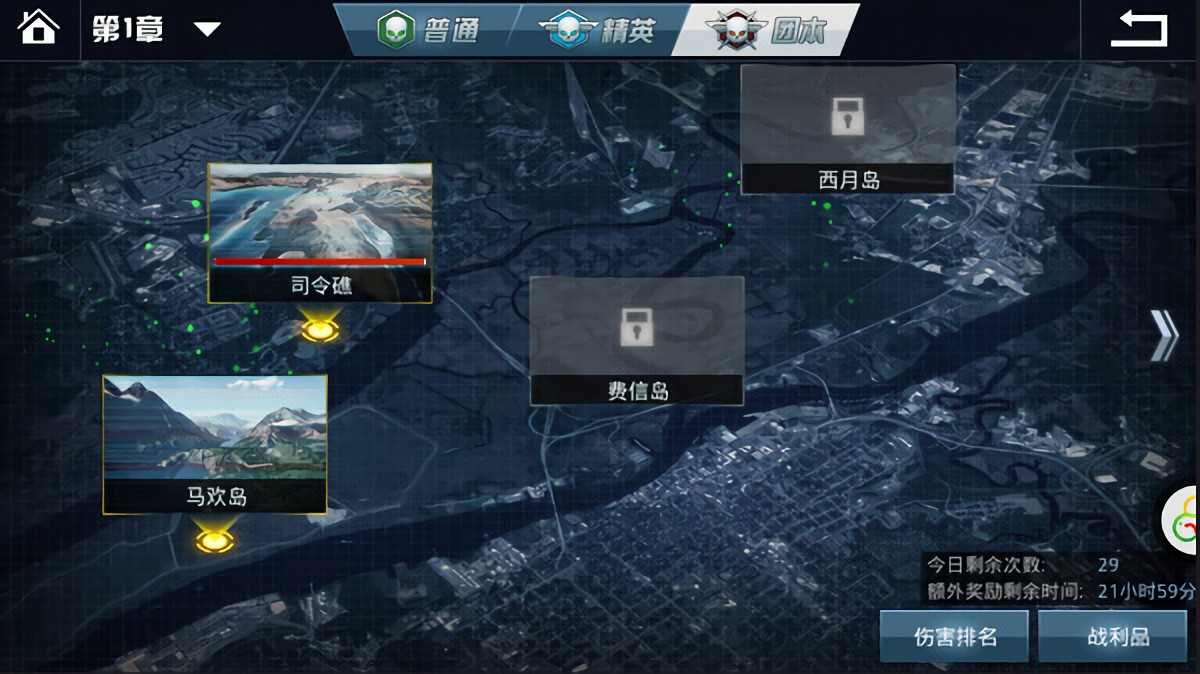Select the 司令礁 stage tile
The height and width of the screenshot is (674, 1200).
320,232
